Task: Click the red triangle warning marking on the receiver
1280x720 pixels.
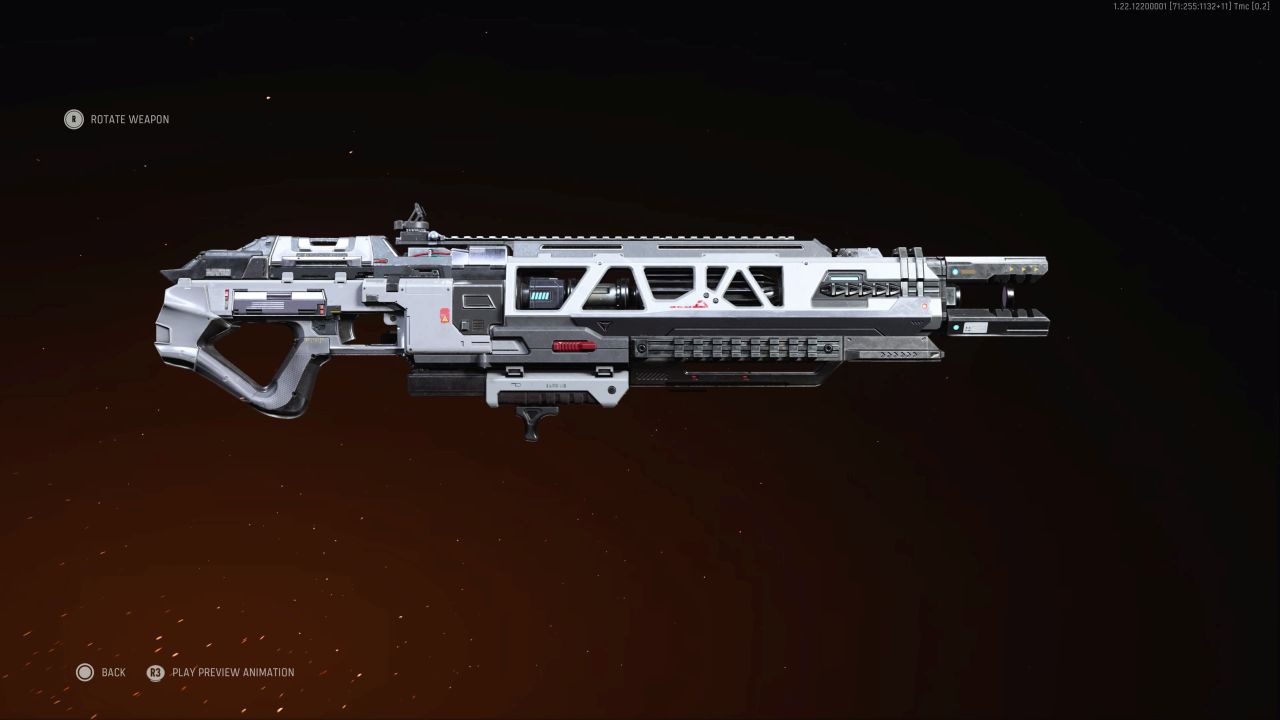Action: tap(443, 316)
